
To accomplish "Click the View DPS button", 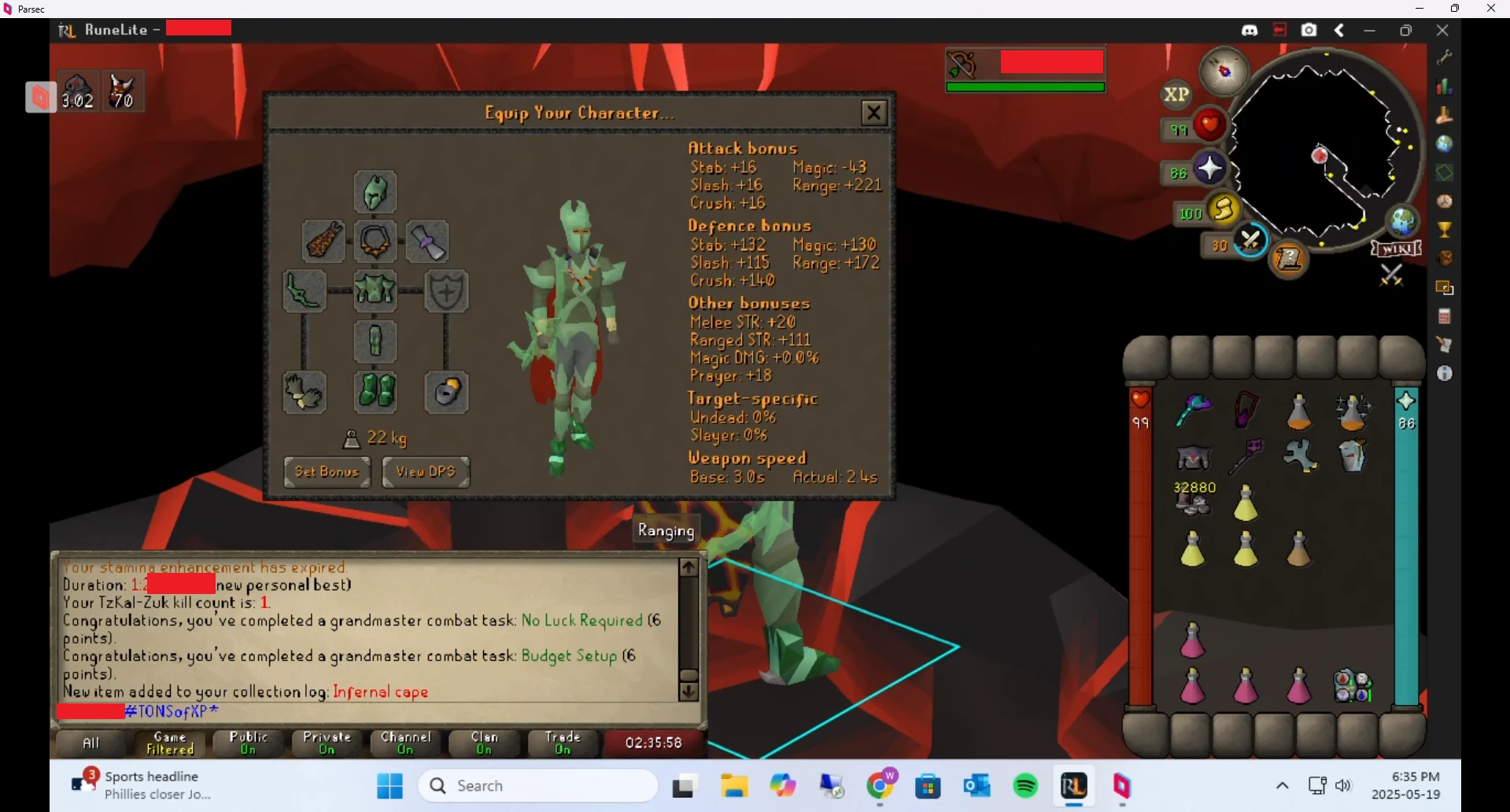I will point(425,472).
